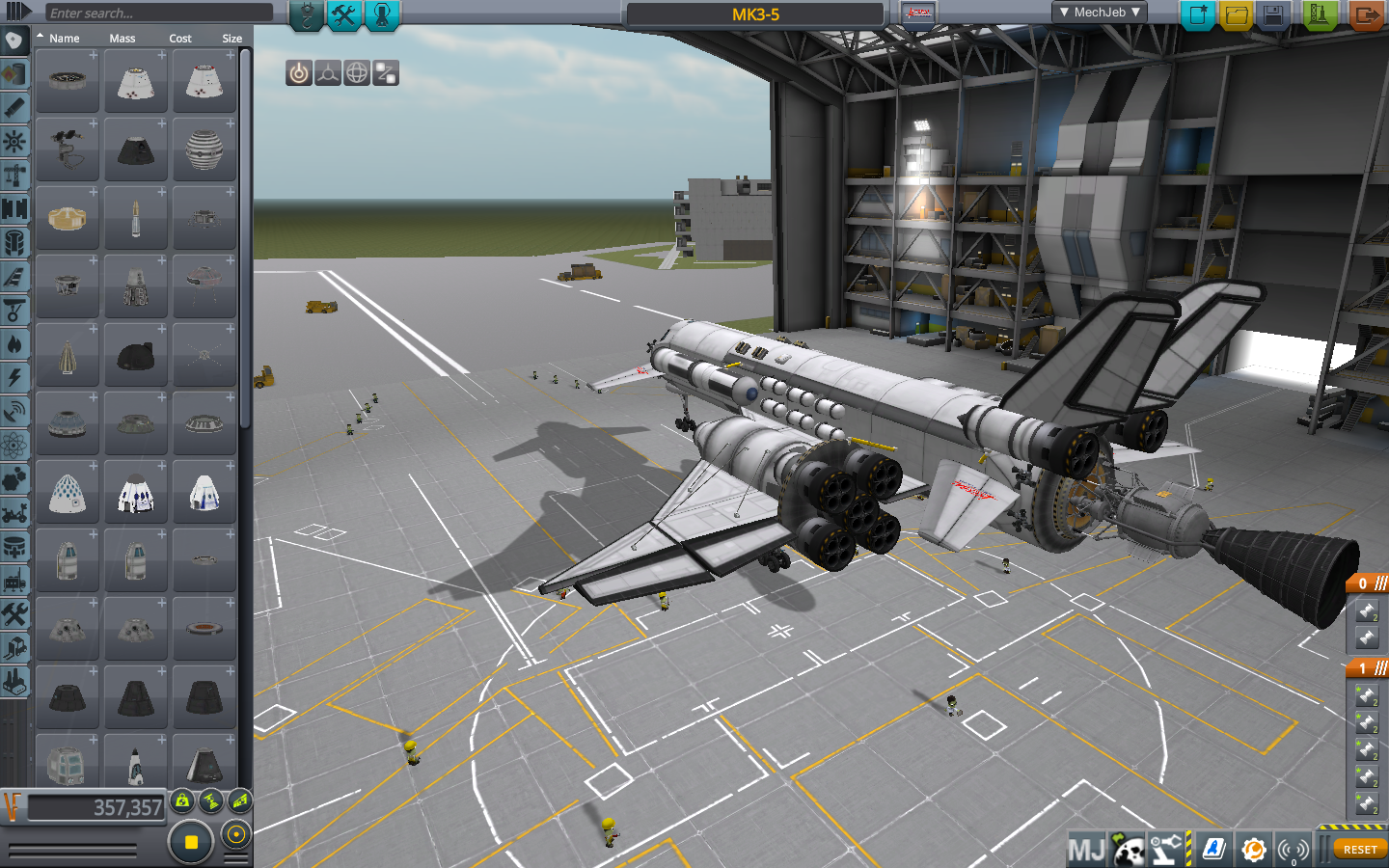Screen dimensions: 1389x868
Task: Save the craft with floppy disk button
Action: (x=1273, y=14)
